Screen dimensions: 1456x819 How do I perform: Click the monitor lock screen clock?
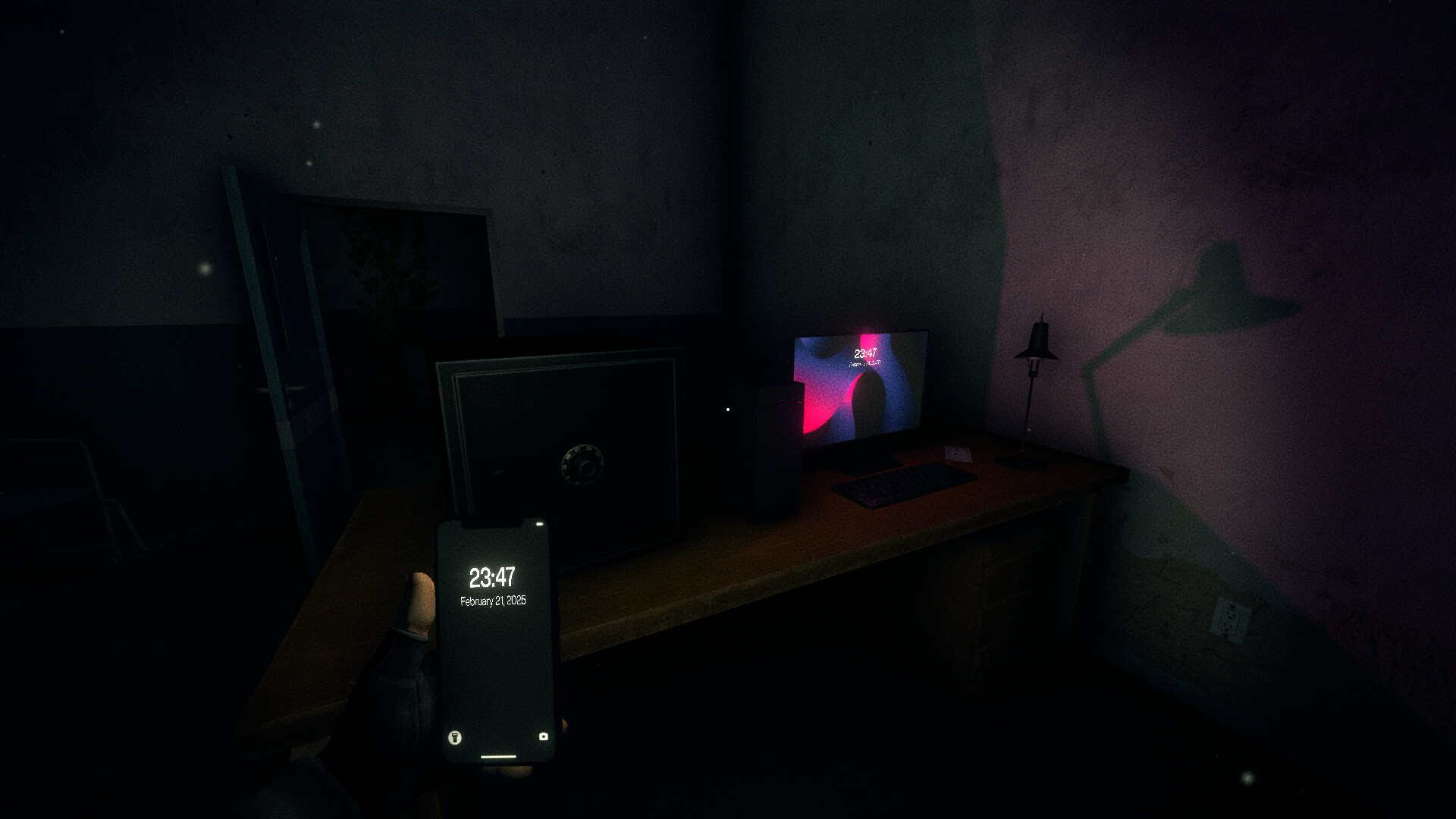(x=864, y=353)
